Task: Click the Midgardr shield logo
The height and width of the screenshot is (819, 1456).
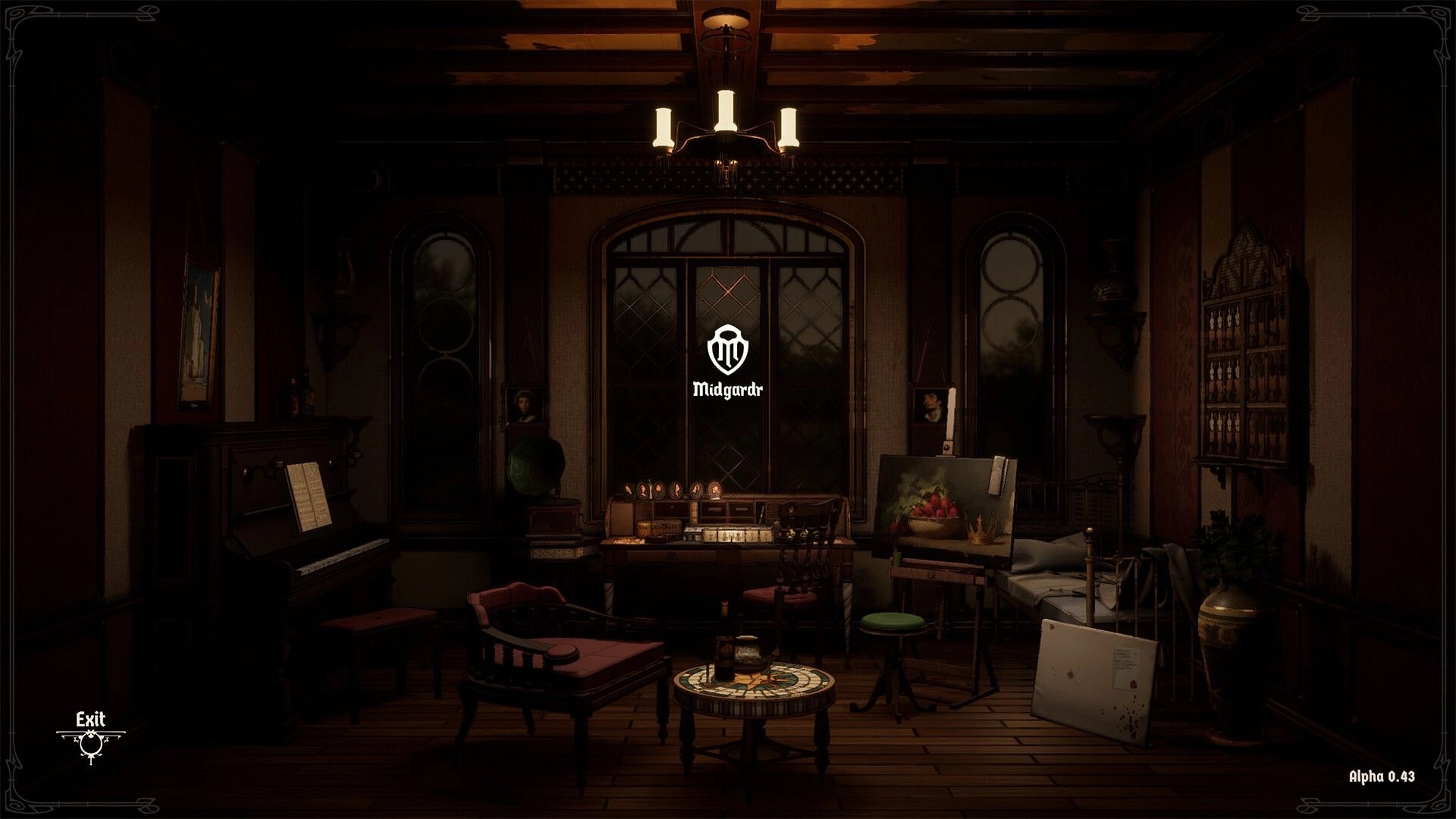Action: click(x=727, y=350)
